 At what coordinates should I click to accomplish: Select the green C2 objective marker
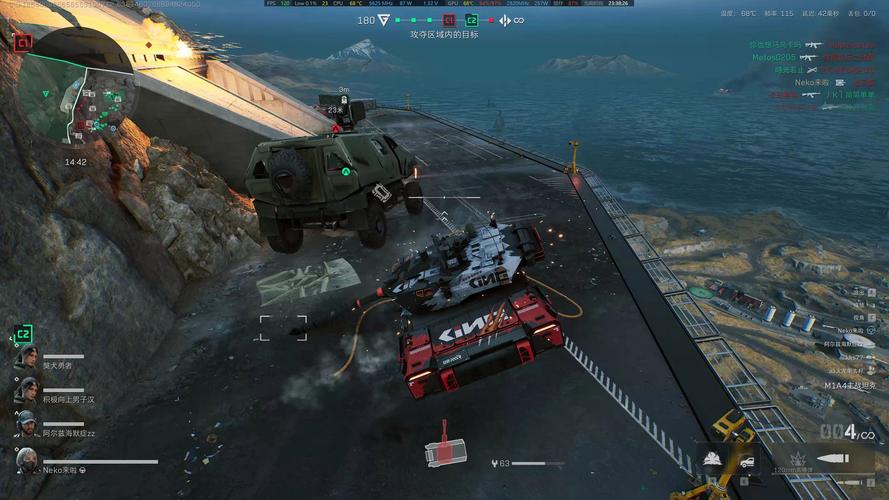click(x=473, y=20)
